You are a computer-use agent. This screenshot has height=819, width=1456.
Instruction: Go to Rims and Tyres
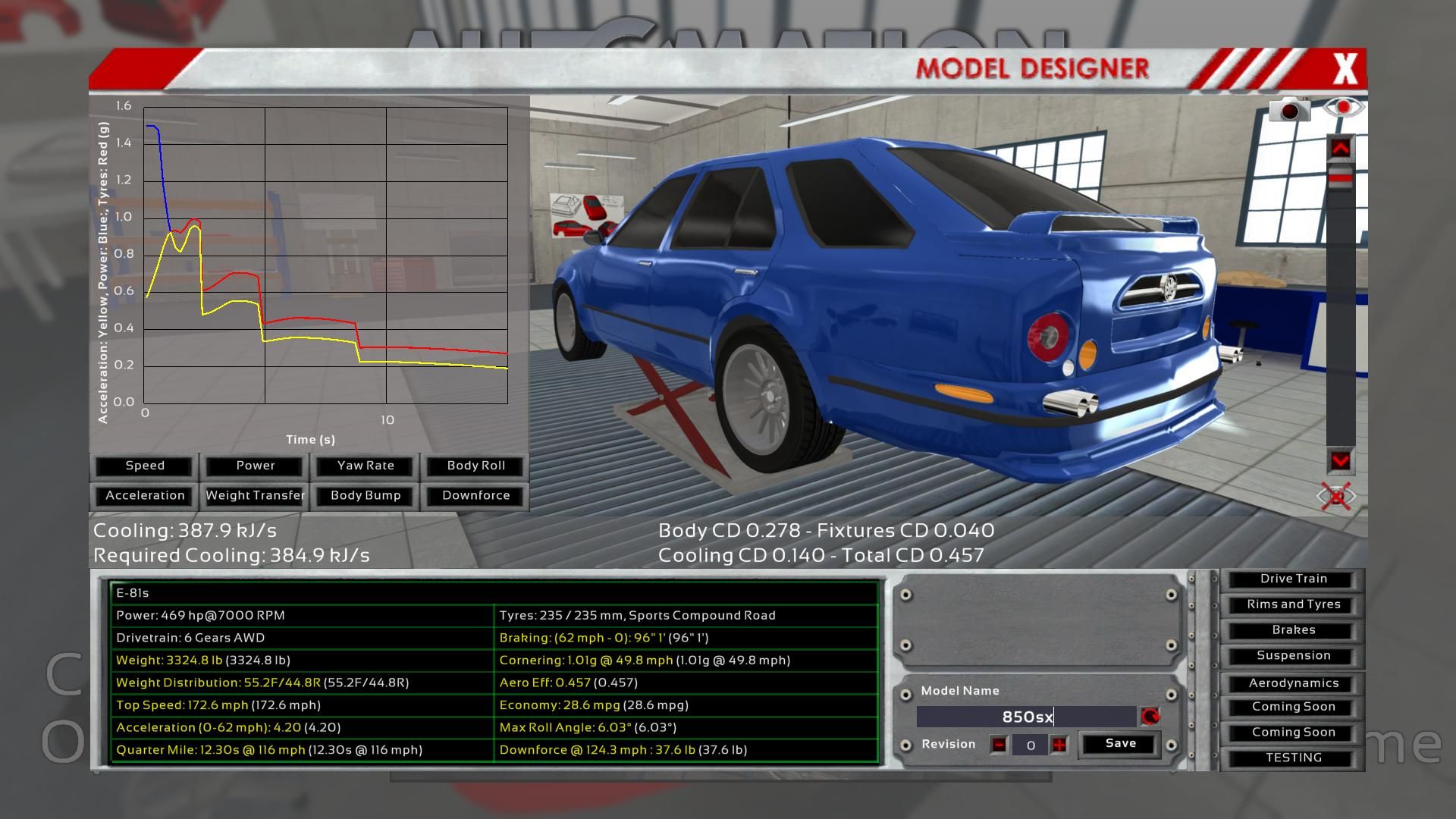pyautogui.click(x=1294, y=604)
